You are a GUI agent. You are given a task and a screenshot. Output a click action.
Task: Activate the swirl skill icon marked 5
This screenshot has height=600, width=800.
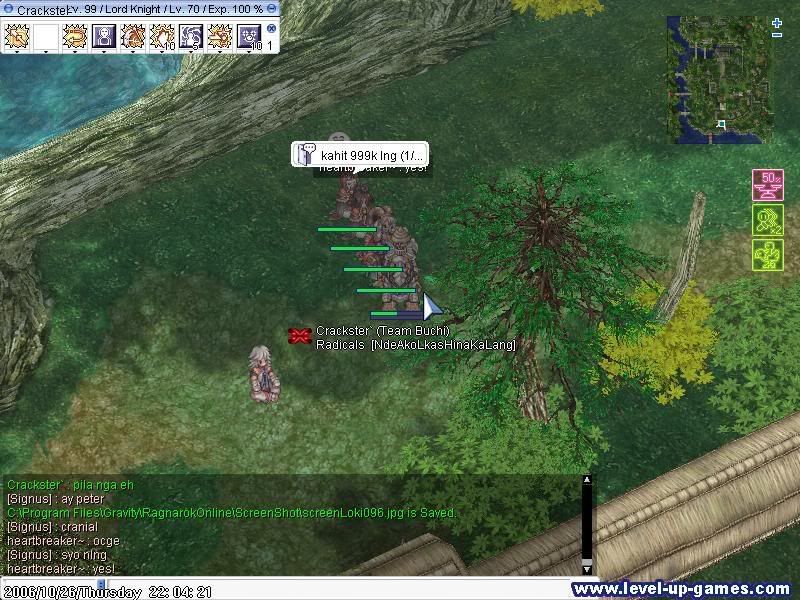tap(191, 38)
